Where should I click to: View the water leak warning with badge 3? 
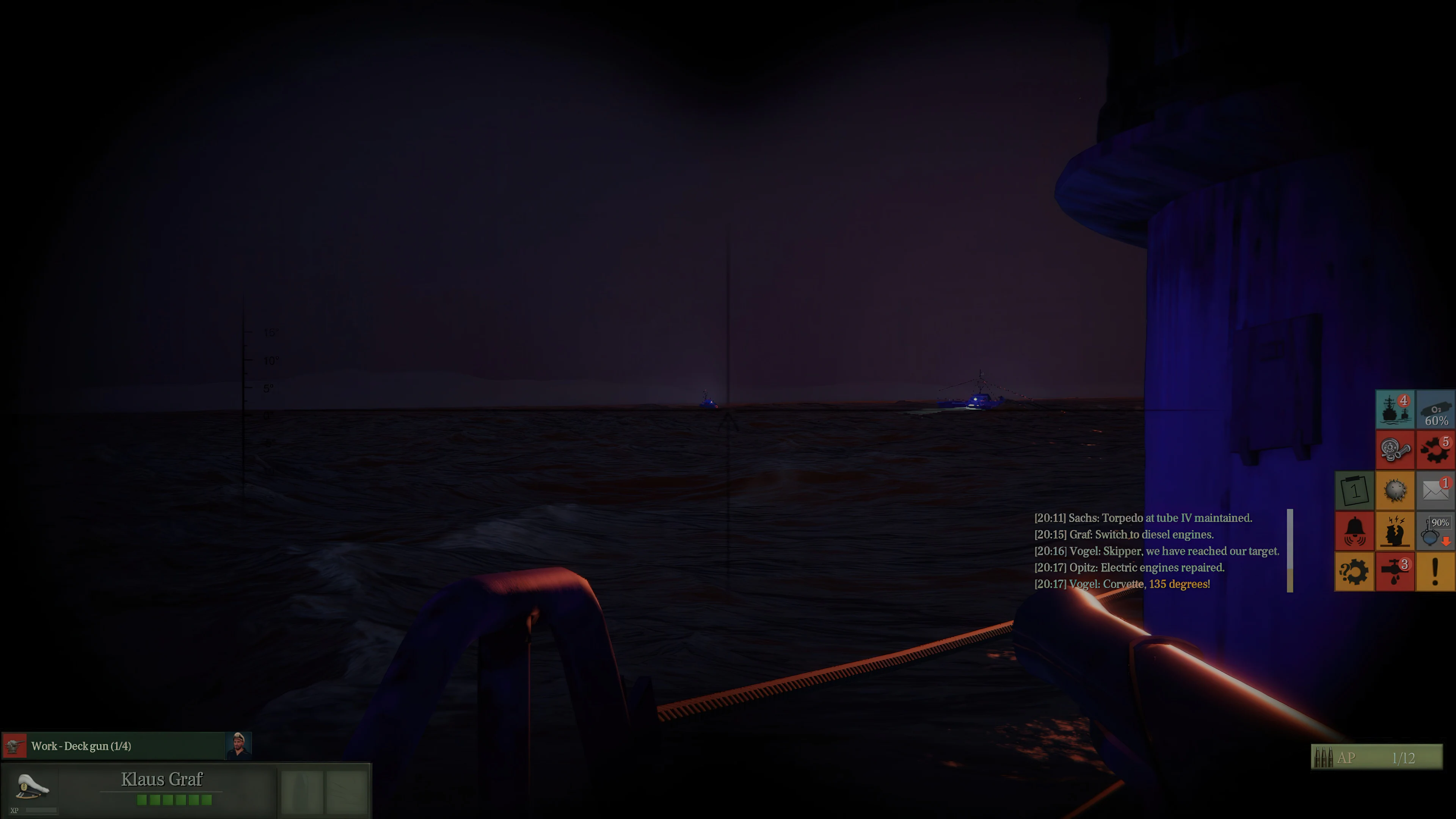1395,572
